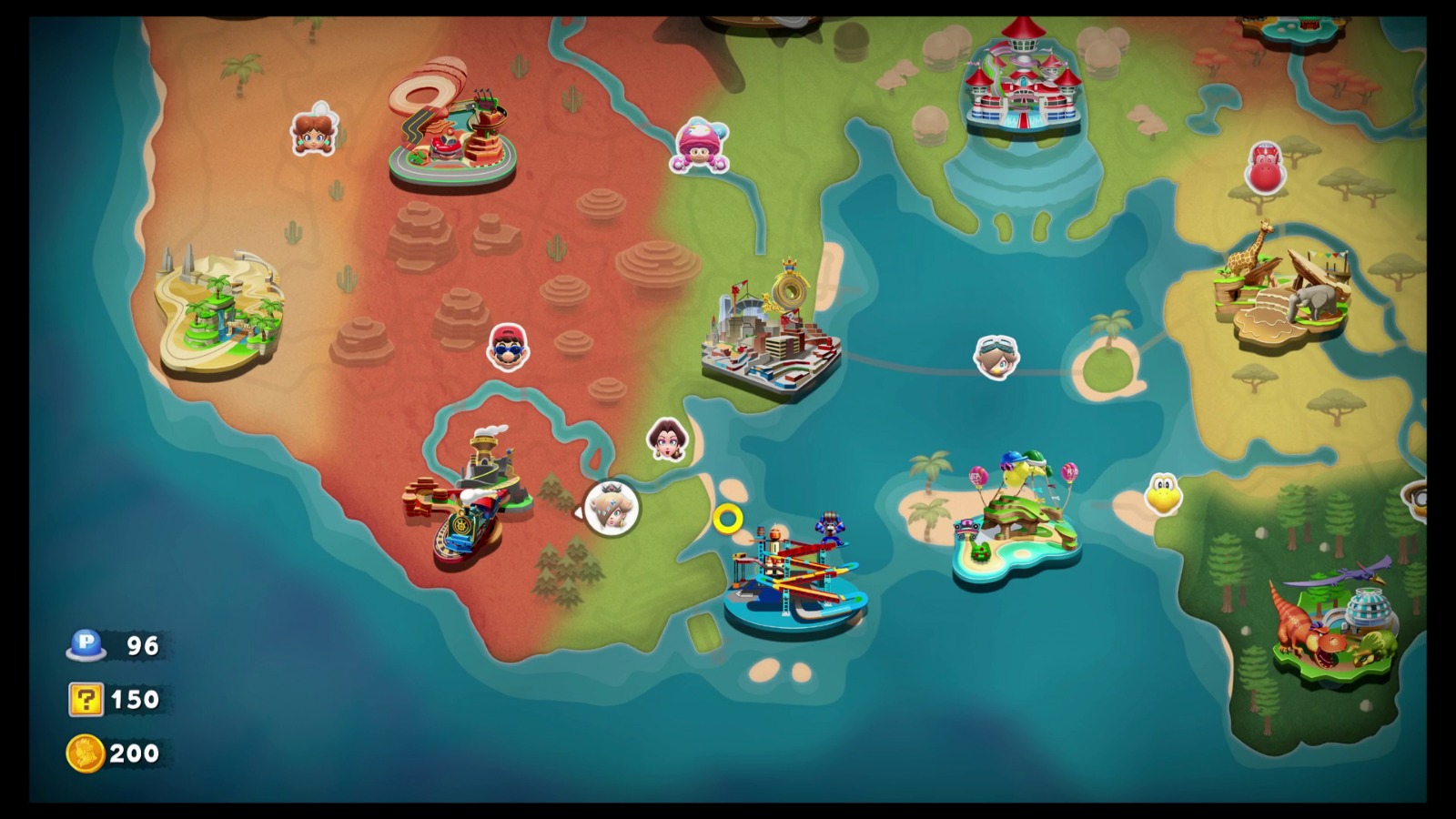Viewport: 1456px width, 819px height.
Task: Click the goggled Rosalina icon over the ocean
Action: pyautogui.click(x=996, y=356)
